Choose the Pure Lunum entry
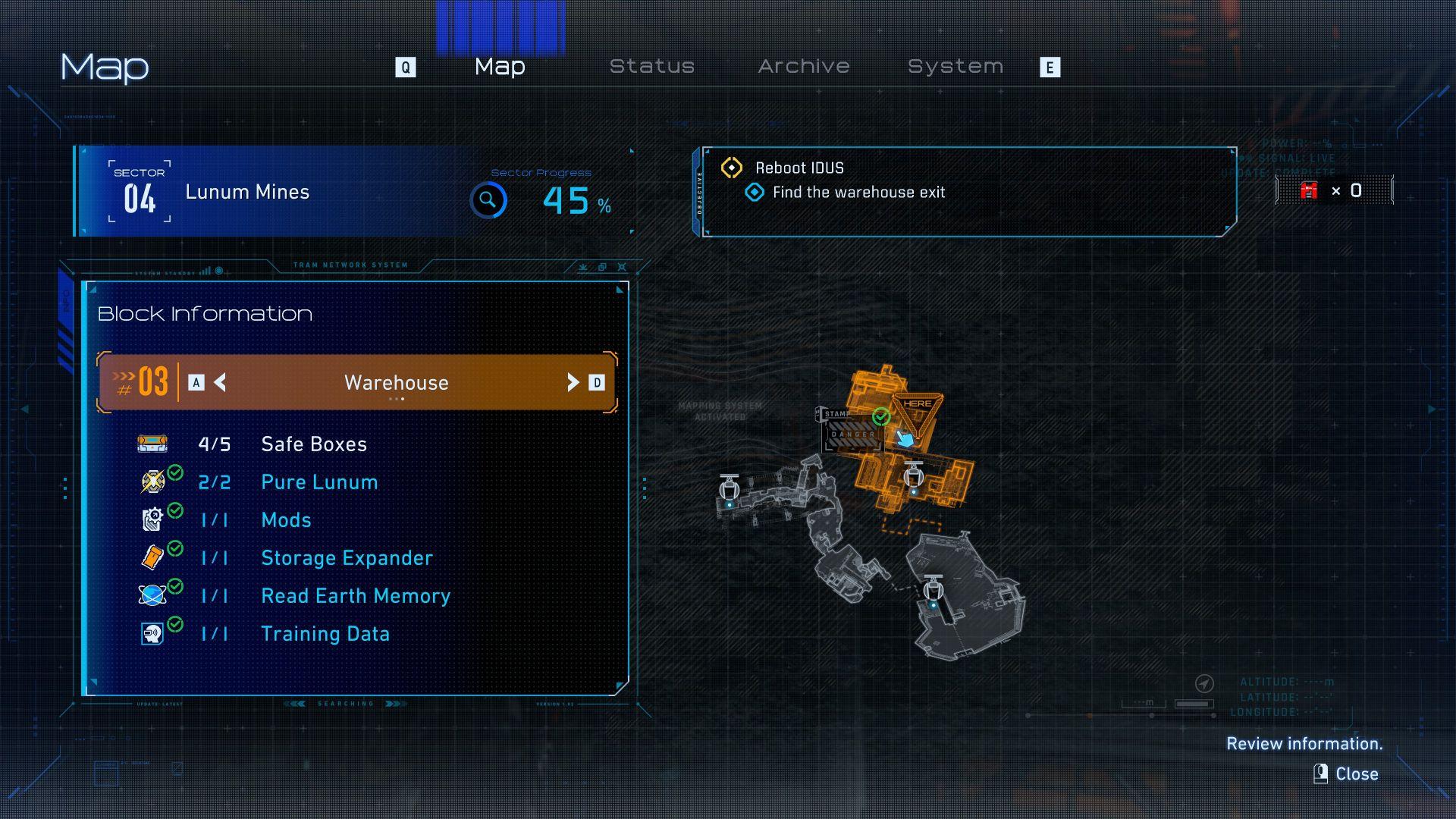The height and width of the screenshot is (819, 1456). pyautogui.click(x=318, y=482)
